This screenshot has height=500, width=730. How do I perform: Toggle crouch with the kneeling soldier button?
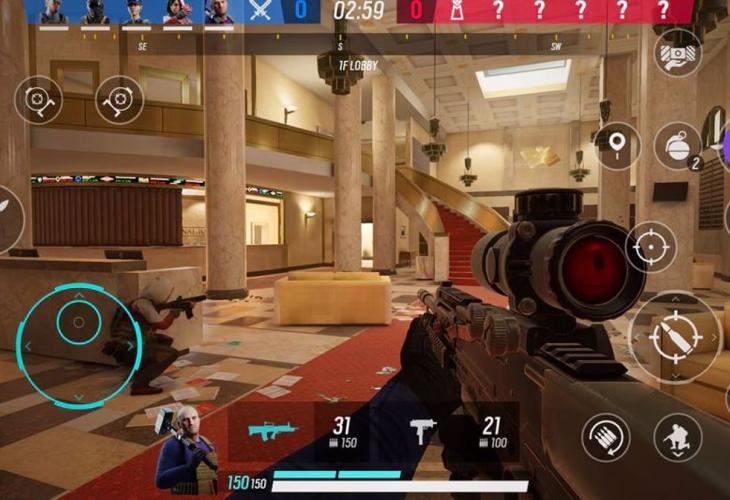(678, 437)
